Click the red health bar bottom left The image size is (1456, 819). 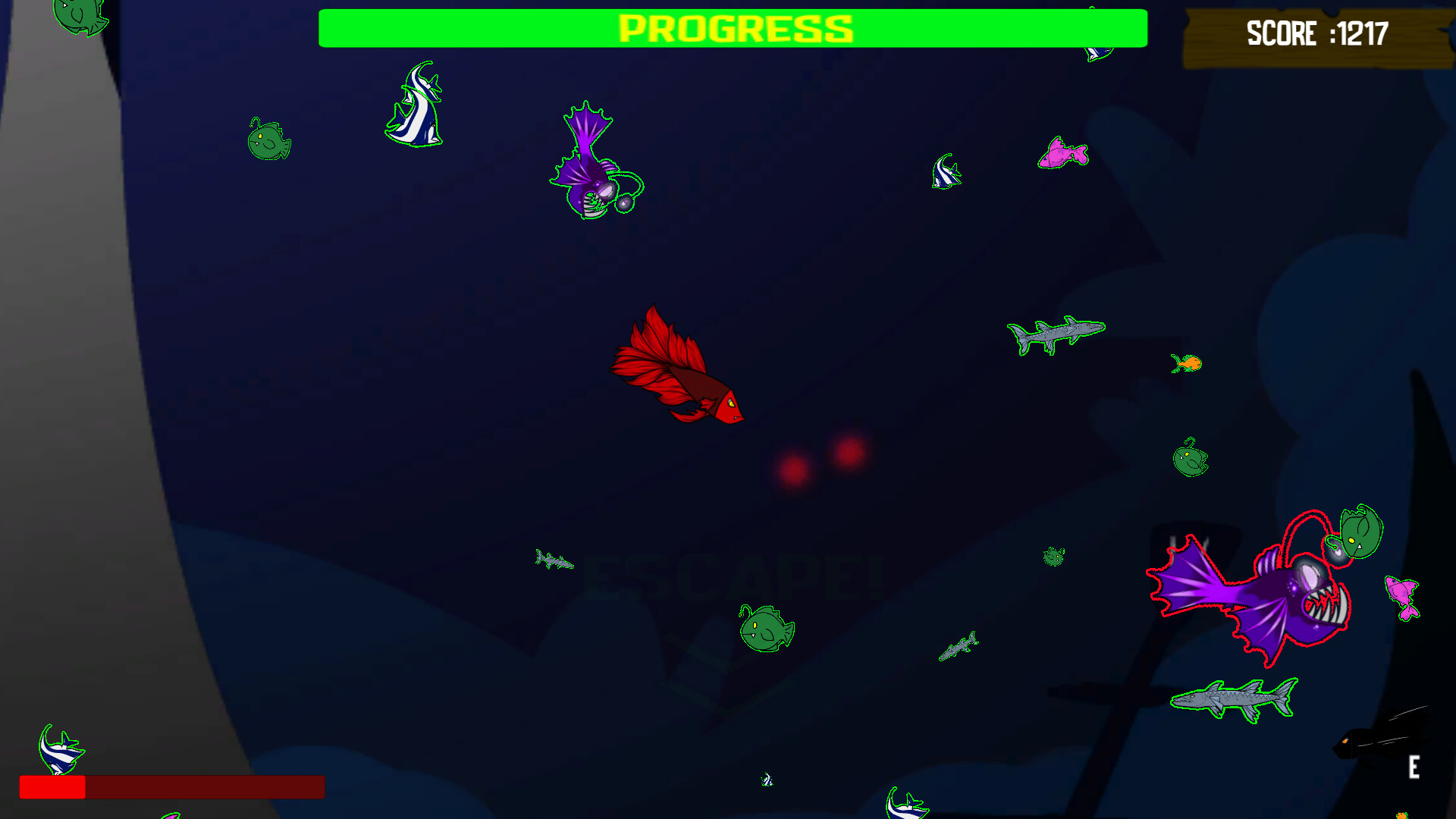coord(53,789)
